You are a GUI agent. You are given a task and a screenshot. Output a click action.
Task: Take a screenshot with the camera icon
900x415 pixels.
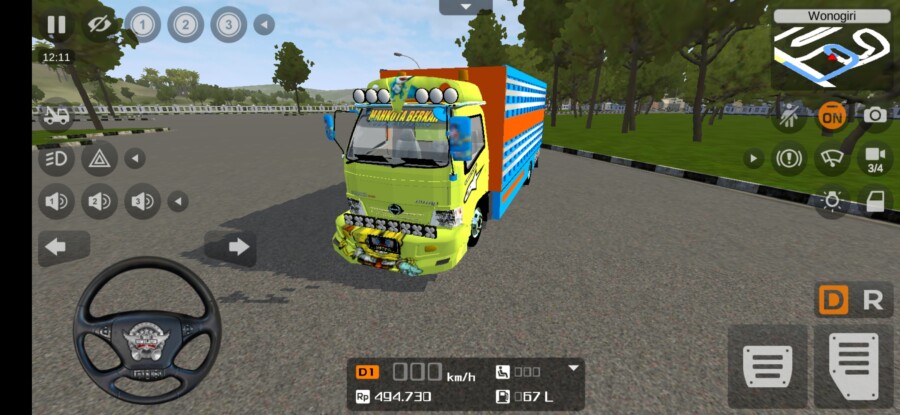coord(875,115)
